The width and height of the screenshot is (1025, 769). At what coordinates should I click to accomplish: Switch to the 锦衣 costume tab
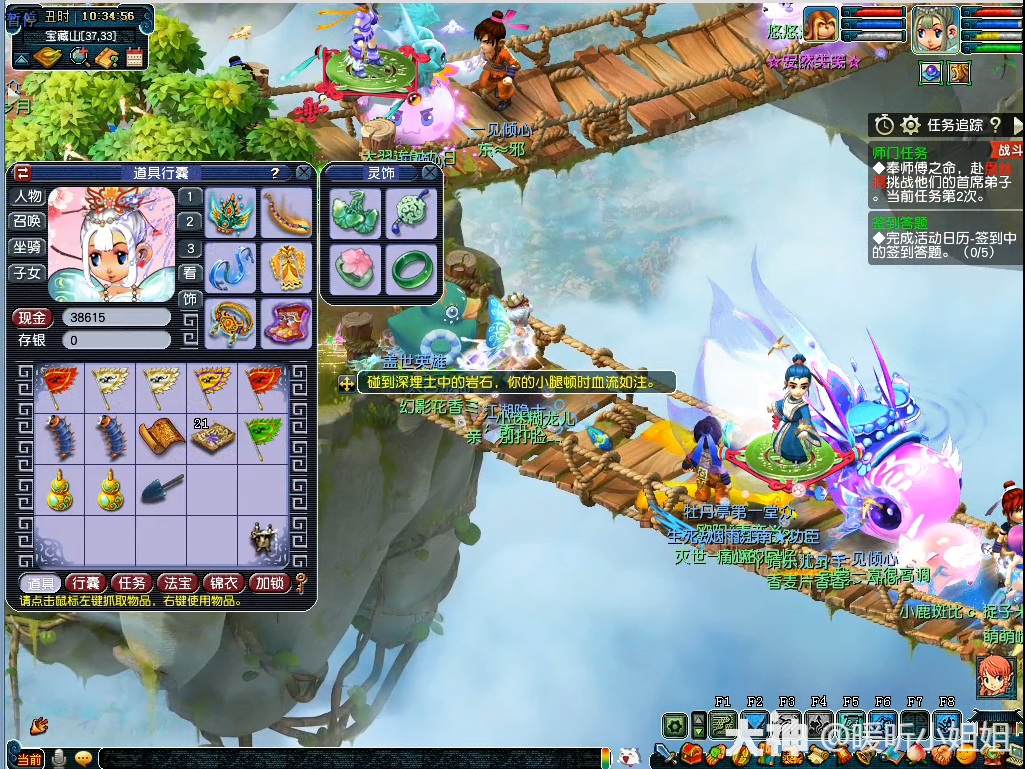[223, 583]
